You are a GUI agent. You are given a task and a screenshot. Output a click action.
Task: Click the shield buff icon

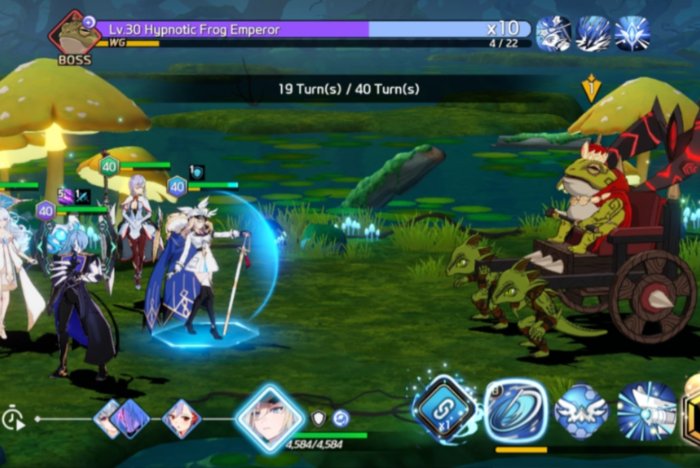coord(319,418)
